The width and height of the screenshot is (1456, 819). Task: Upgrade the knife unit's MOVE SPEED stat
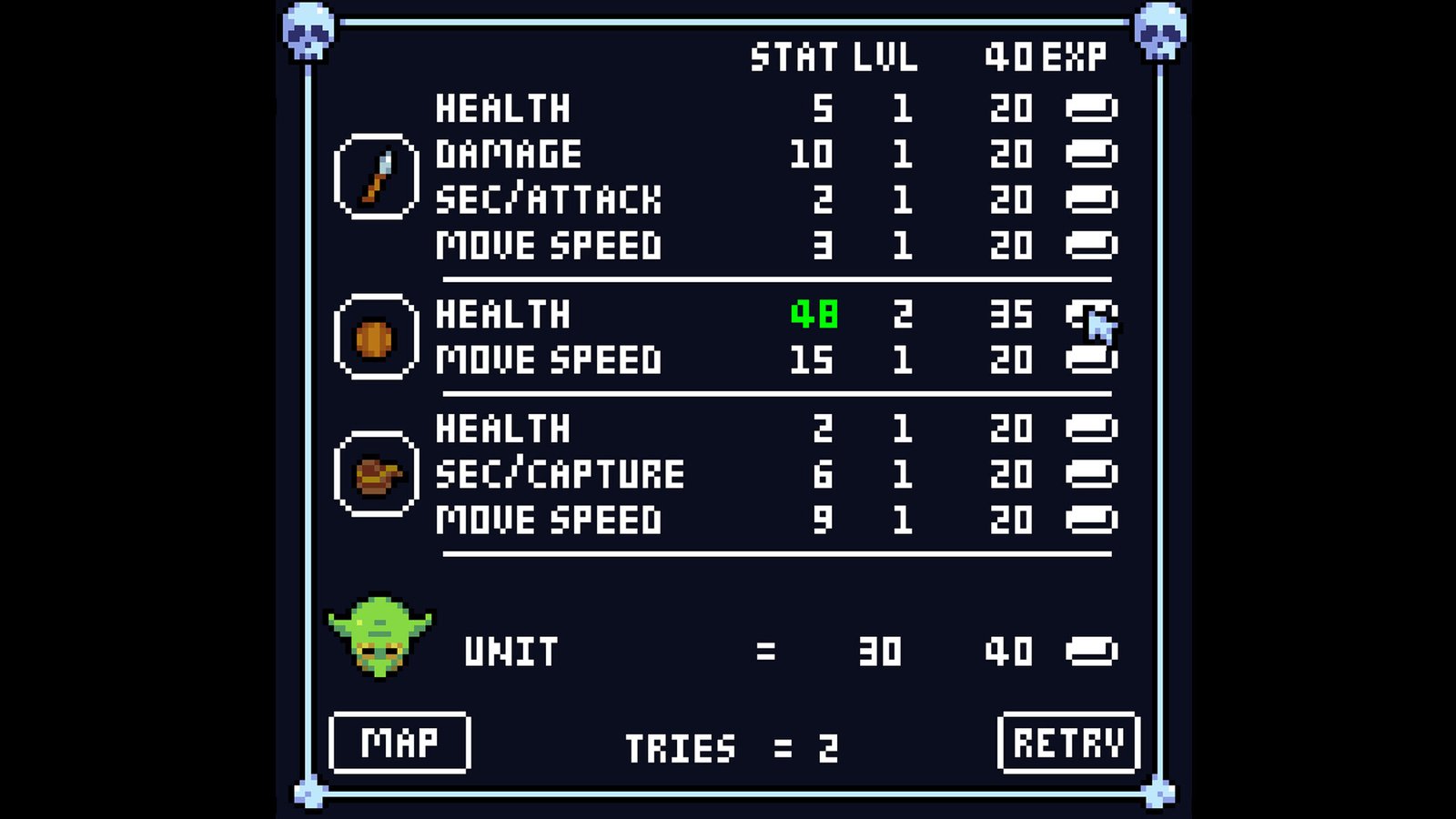click(x=1091, y=244)
